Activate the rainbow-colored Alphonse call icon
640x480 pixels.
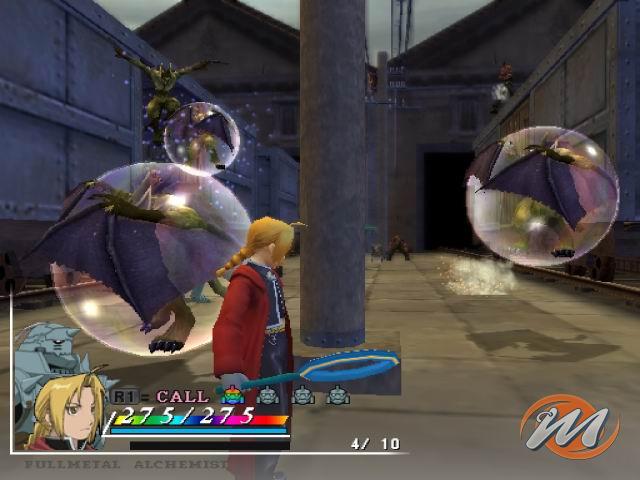[232, 396]
